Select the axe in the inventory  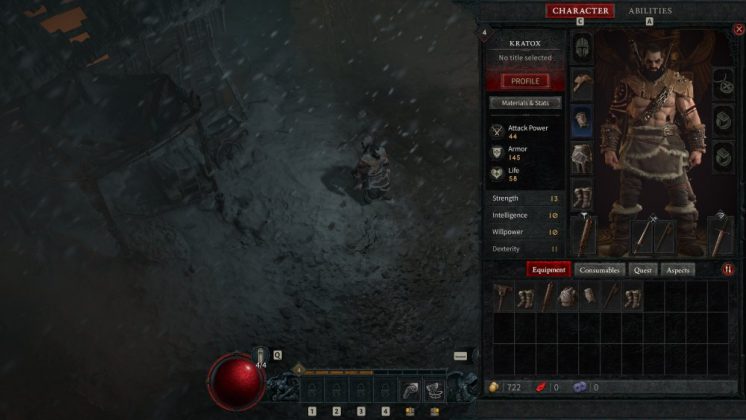click(x=503, y=296)
